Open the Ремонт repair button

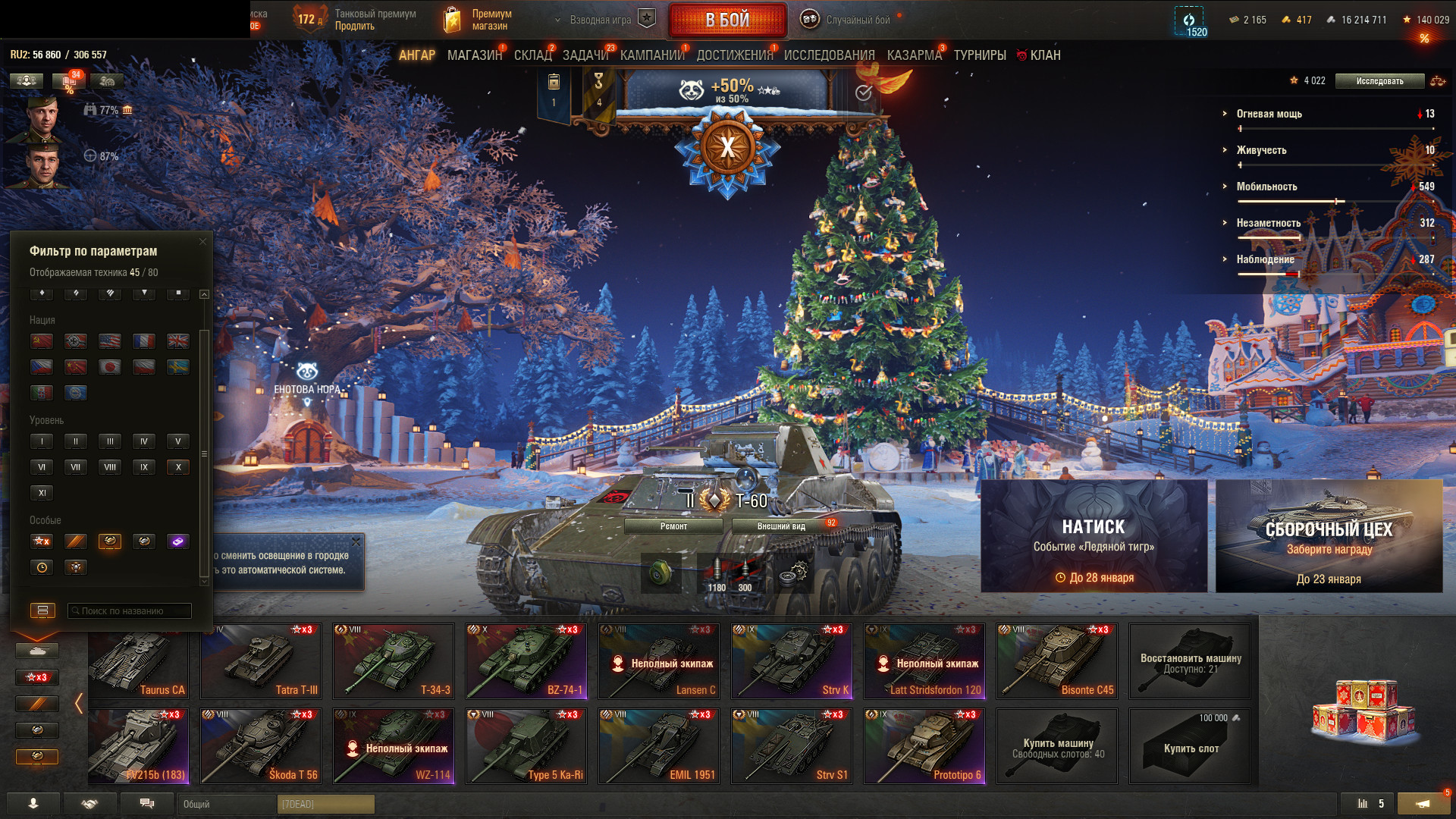coord(673,526)
